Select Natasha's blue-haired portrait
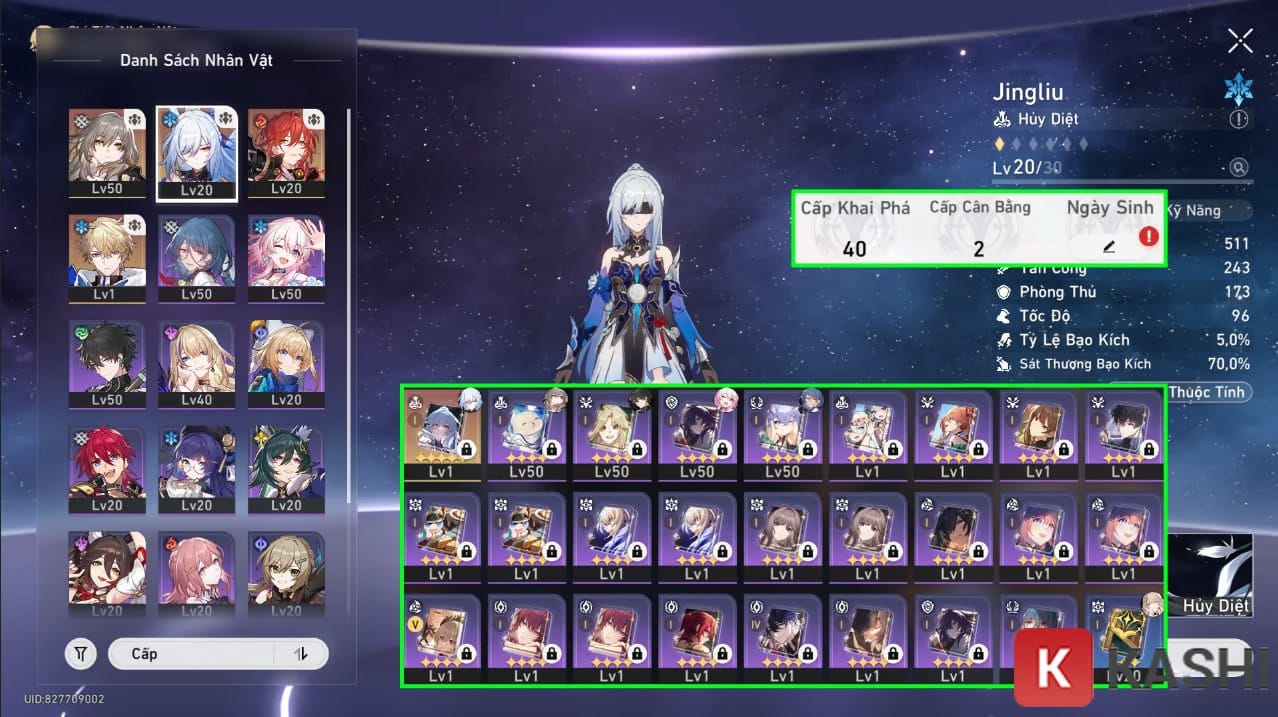This screenshot has height=717, width=1278. [x=196, y=258]
